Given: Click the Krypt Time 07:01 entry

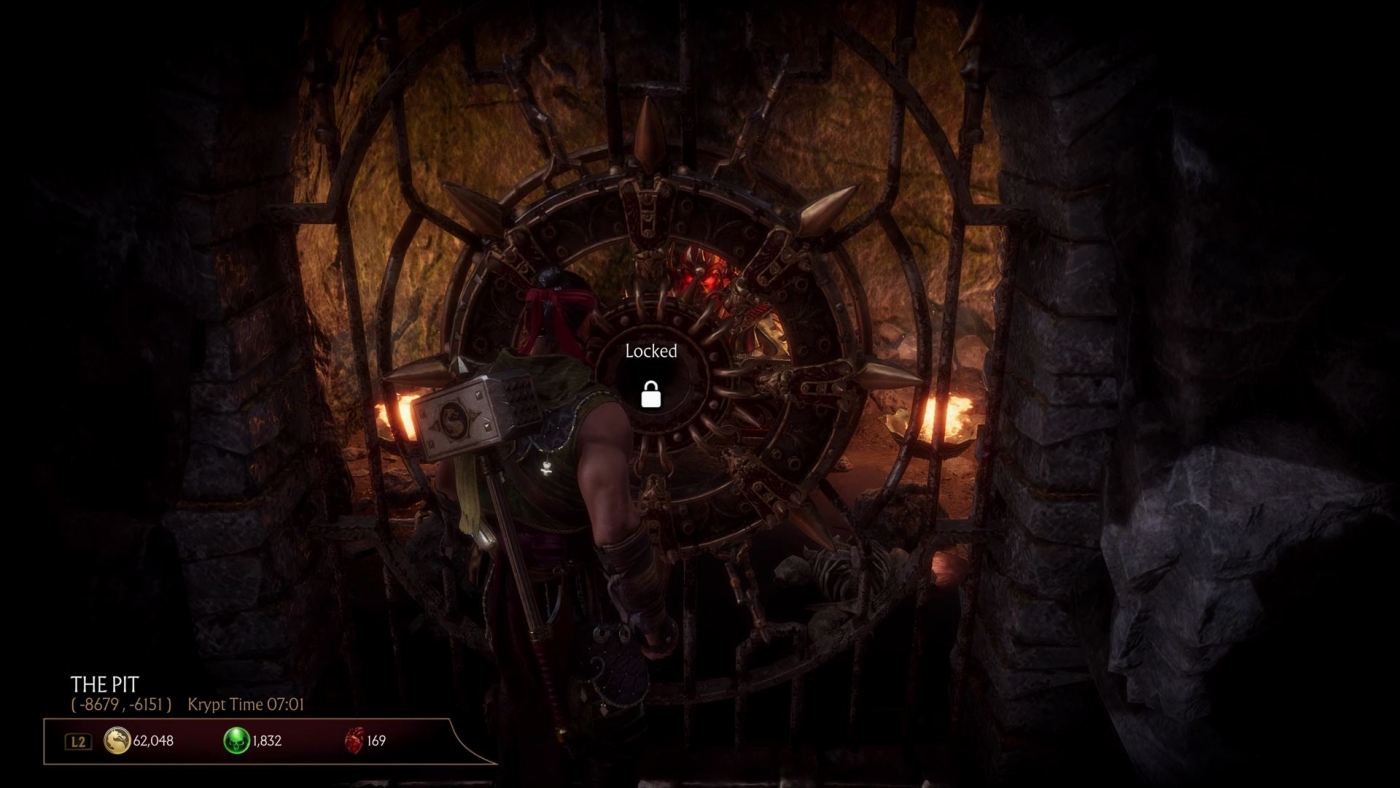Looking at the screenshot, I should point(246,704).
